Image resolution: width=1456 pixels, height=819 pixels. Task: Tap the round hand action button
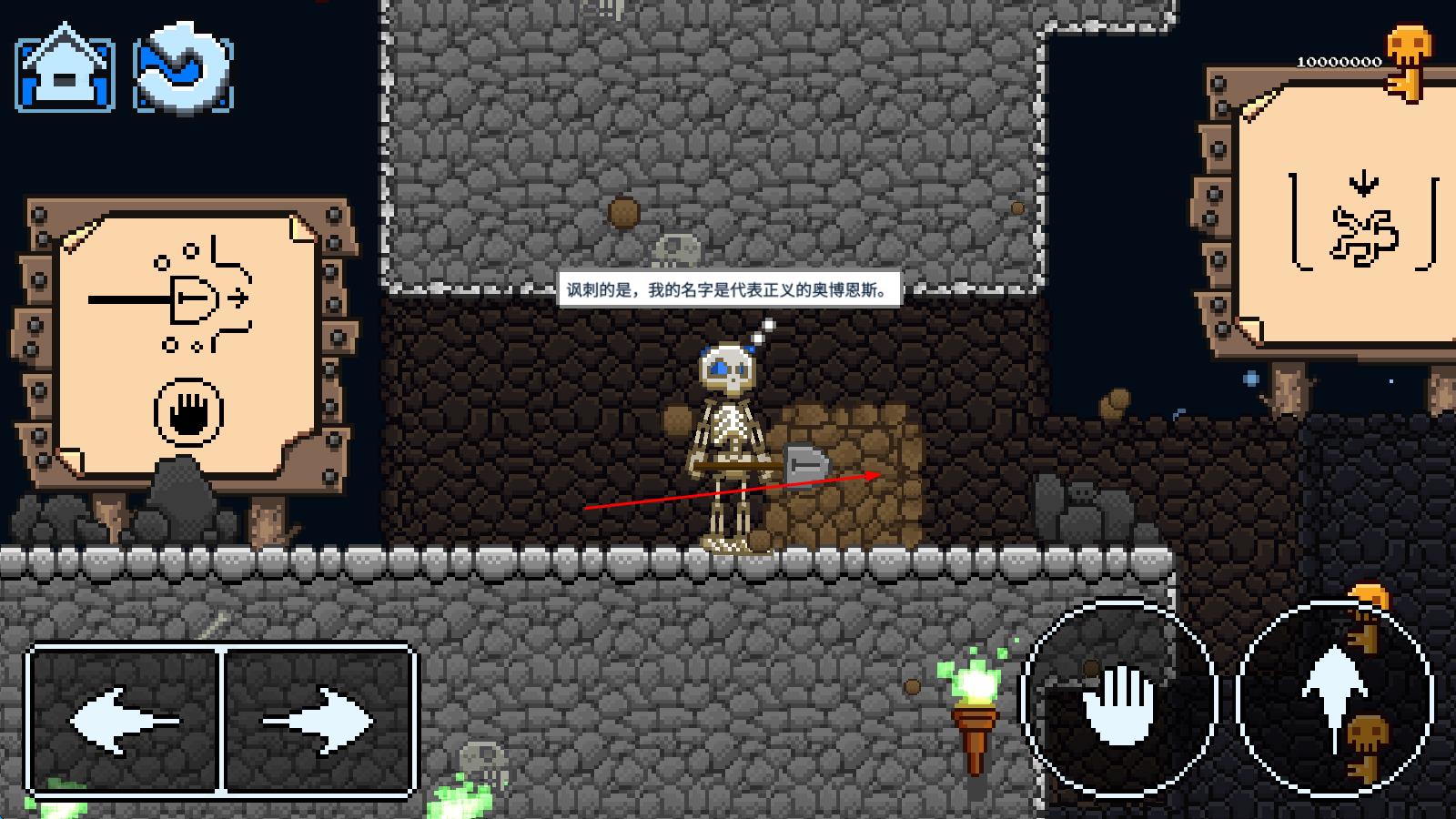pyautogui.click(x=1119, y=699)
